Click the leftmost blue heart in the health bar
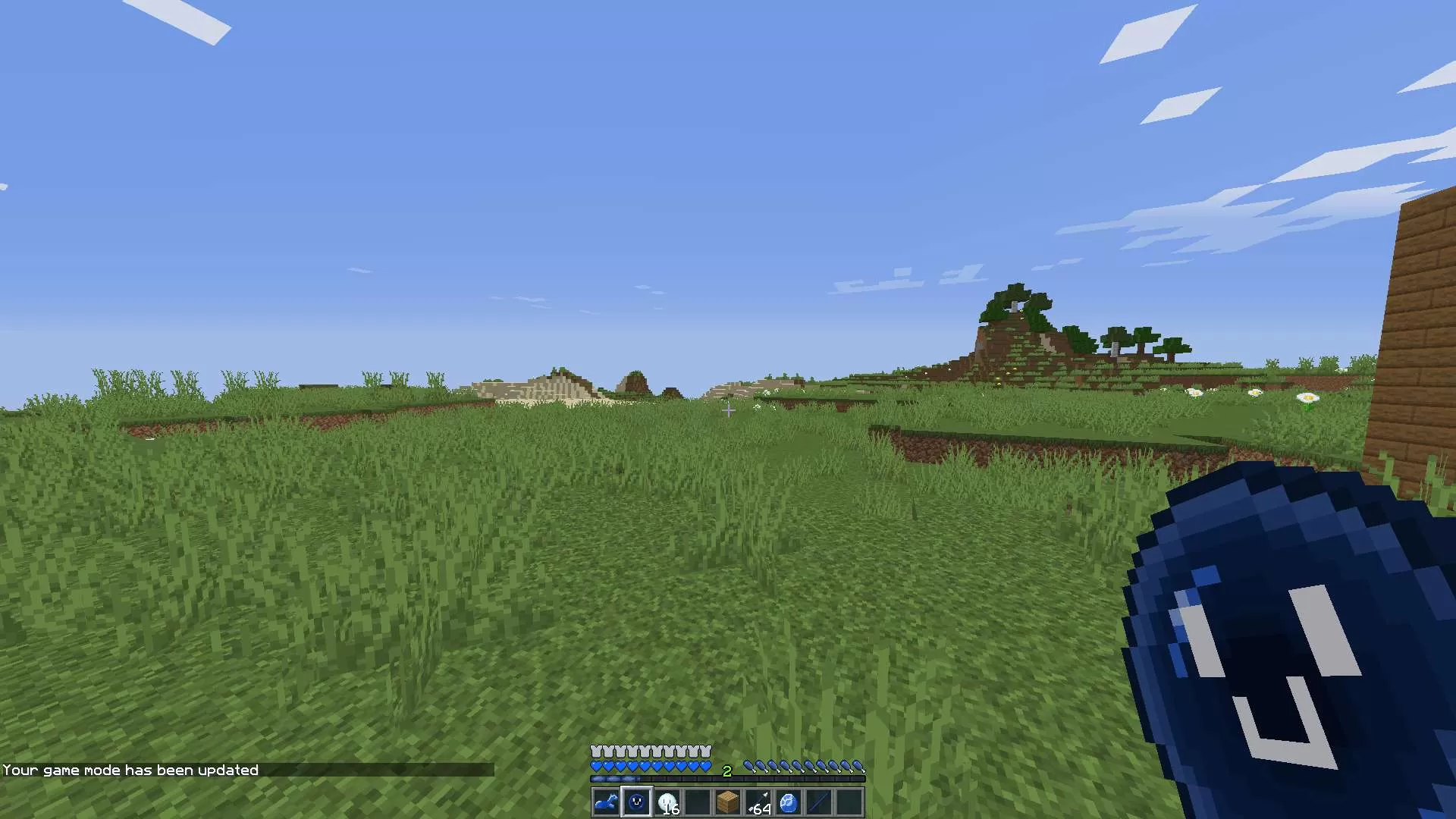1456x819 pixels. 596,765
